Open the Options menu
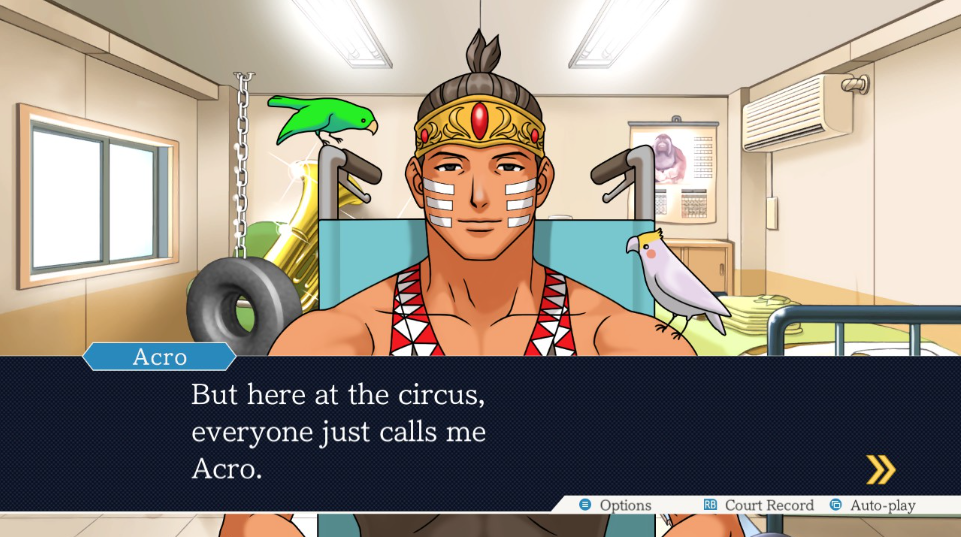961x537 pixels. 615,506
